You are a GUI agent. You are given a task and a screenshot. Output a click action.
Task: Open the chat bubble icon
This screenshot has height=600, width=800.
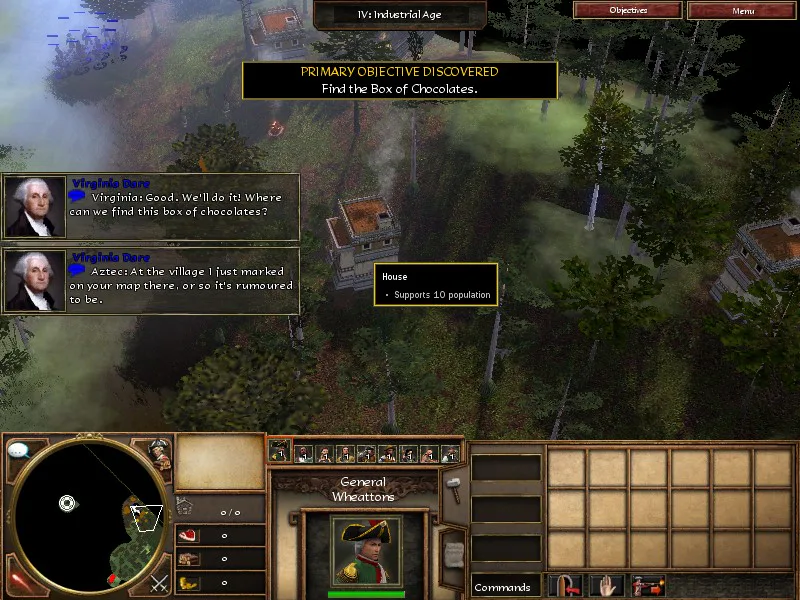tap(18, 451)
